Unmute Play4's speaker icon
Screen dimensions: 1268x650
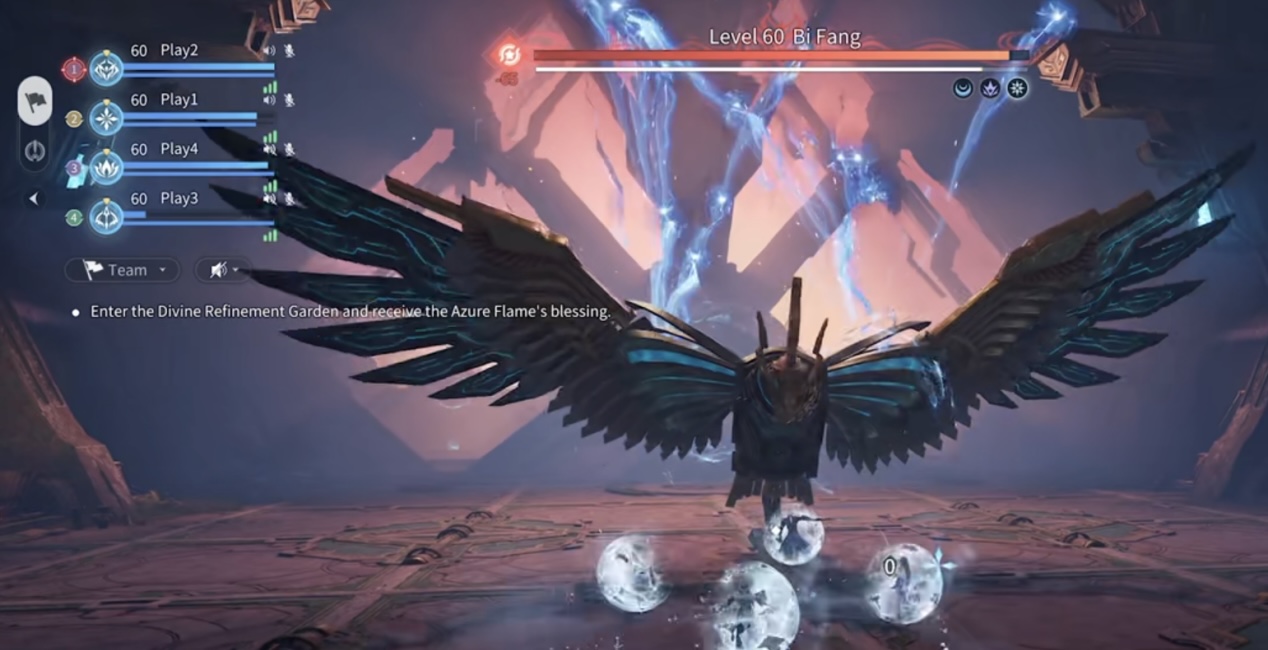coord(269,149)
